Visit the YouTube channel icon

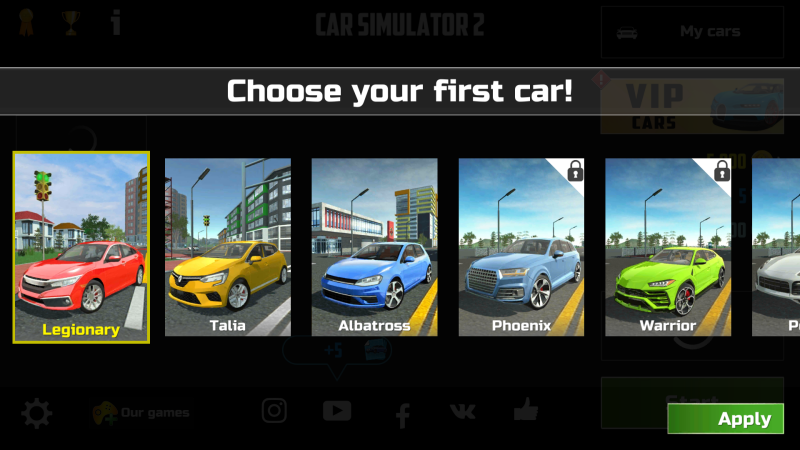coord(337,410)
